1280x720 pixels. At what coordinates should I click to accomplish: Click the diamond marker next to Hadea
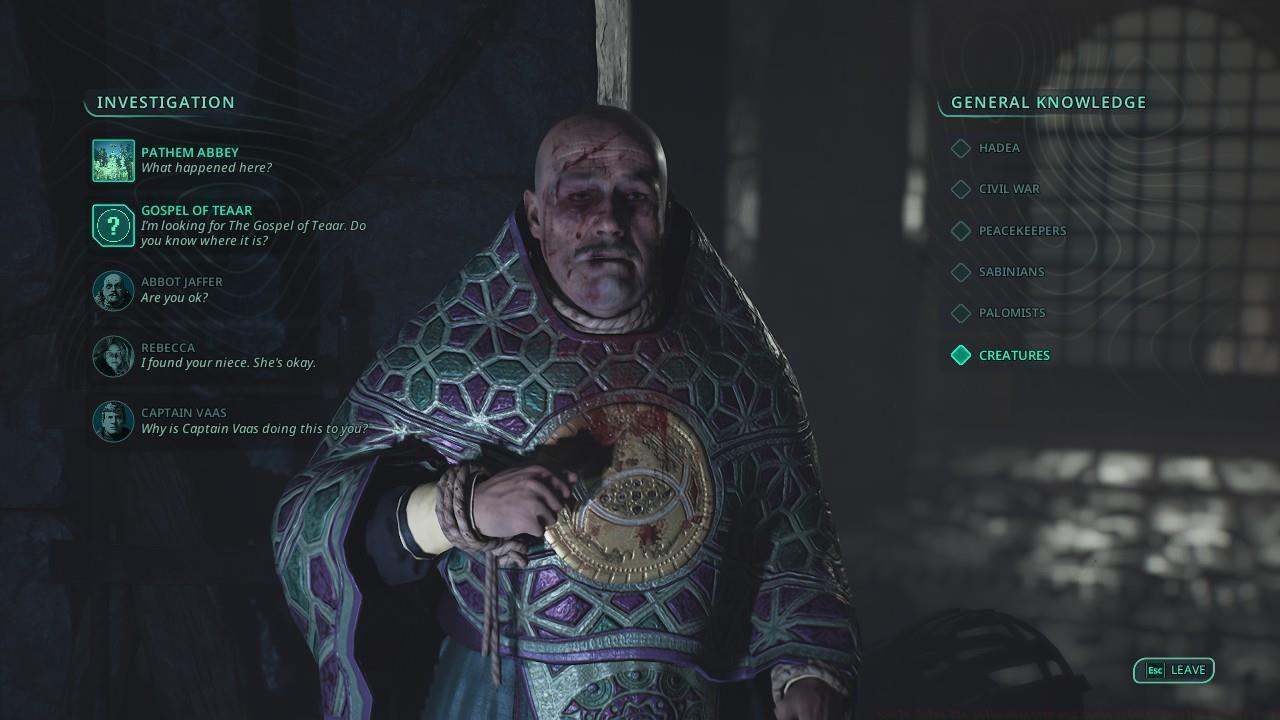(x=960, y=148)
